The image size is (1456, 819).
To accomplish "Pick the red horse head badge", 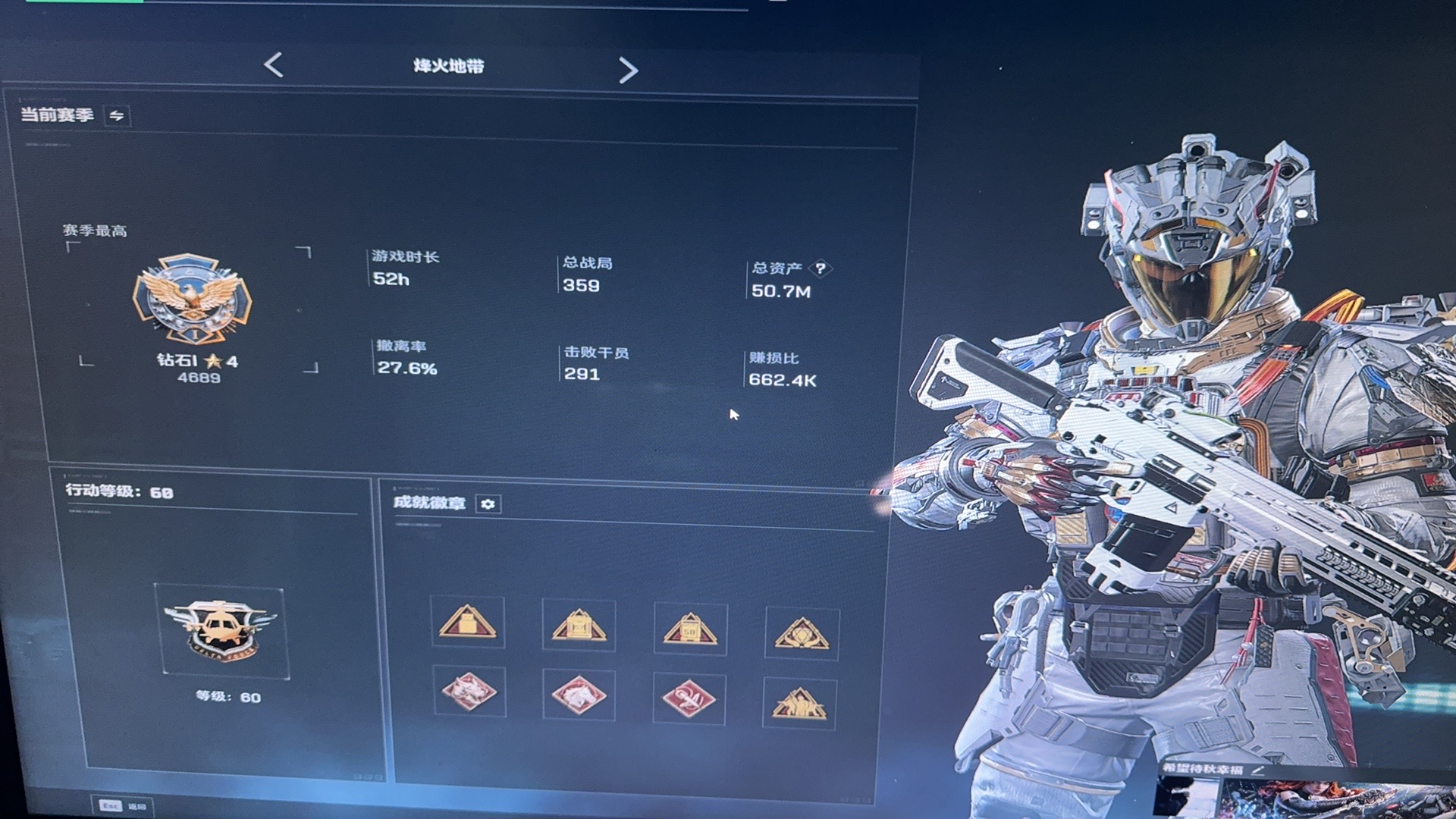I will (579, 695).
